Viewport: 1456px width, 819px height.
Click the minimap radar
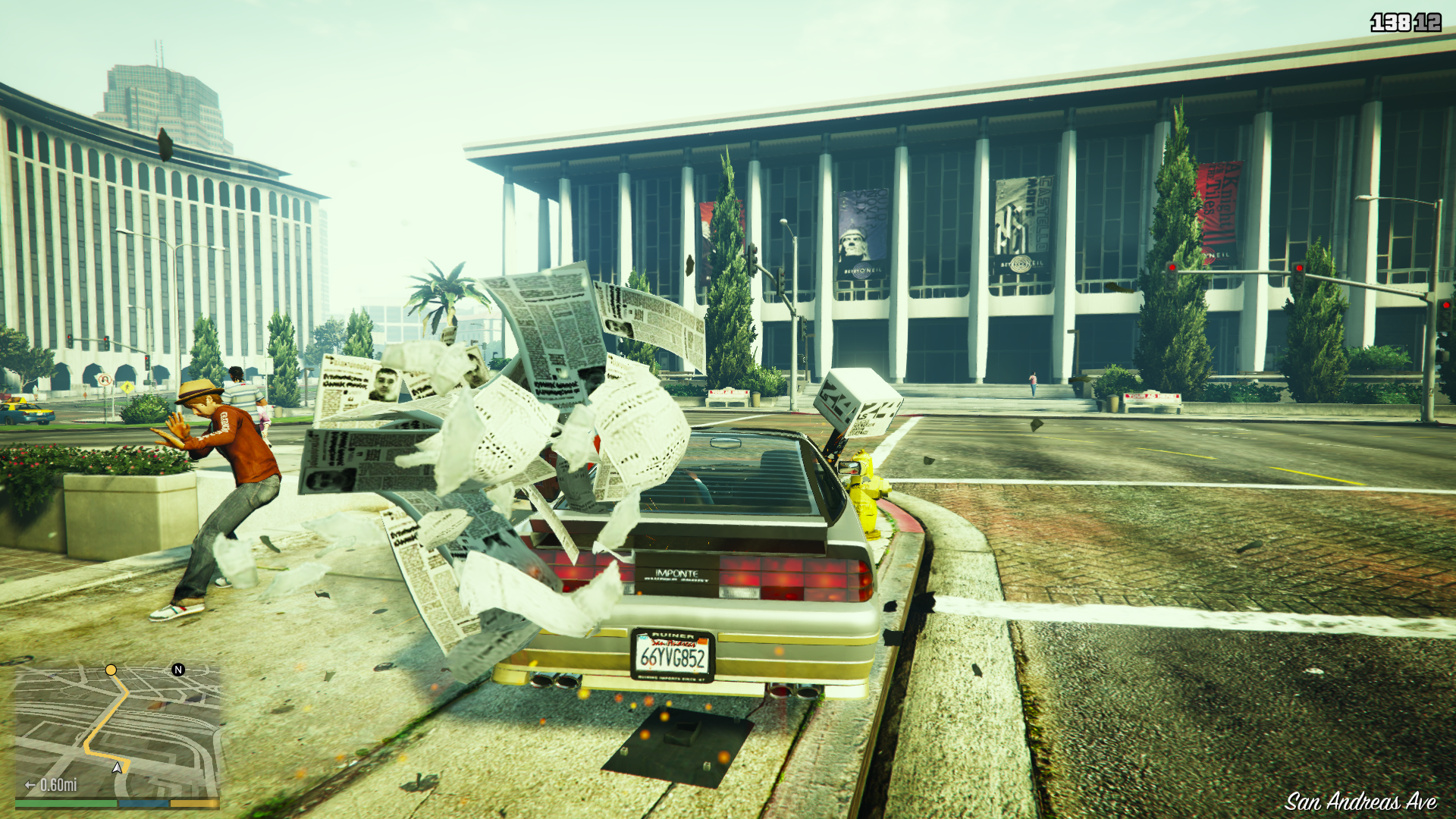pos(118,732)
